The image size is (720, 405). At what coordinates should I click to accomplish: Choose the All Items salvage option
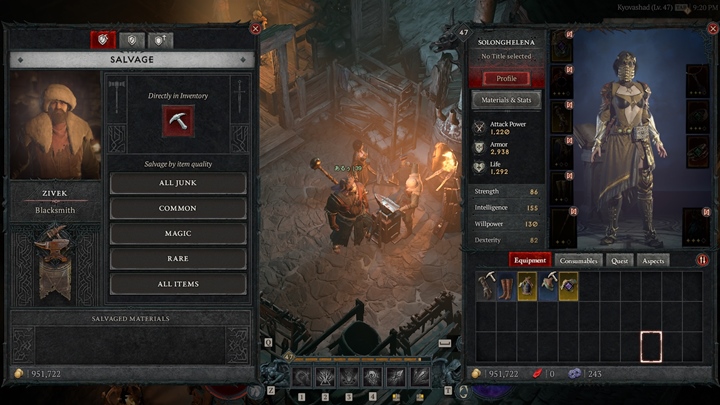coord(178,284)
